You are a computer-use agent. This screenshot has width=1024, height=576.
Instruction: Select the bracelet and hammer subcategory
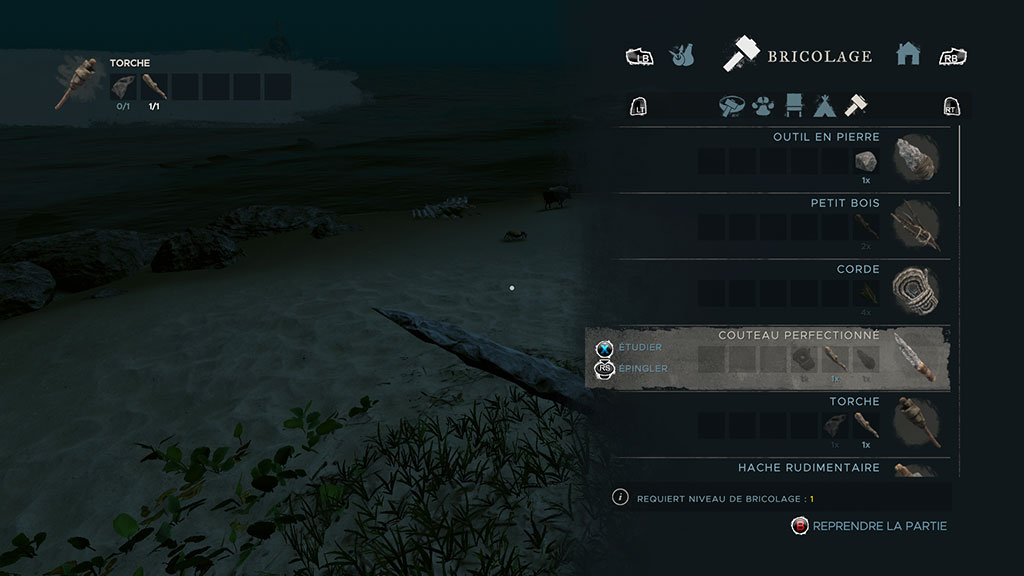(734, 105)
